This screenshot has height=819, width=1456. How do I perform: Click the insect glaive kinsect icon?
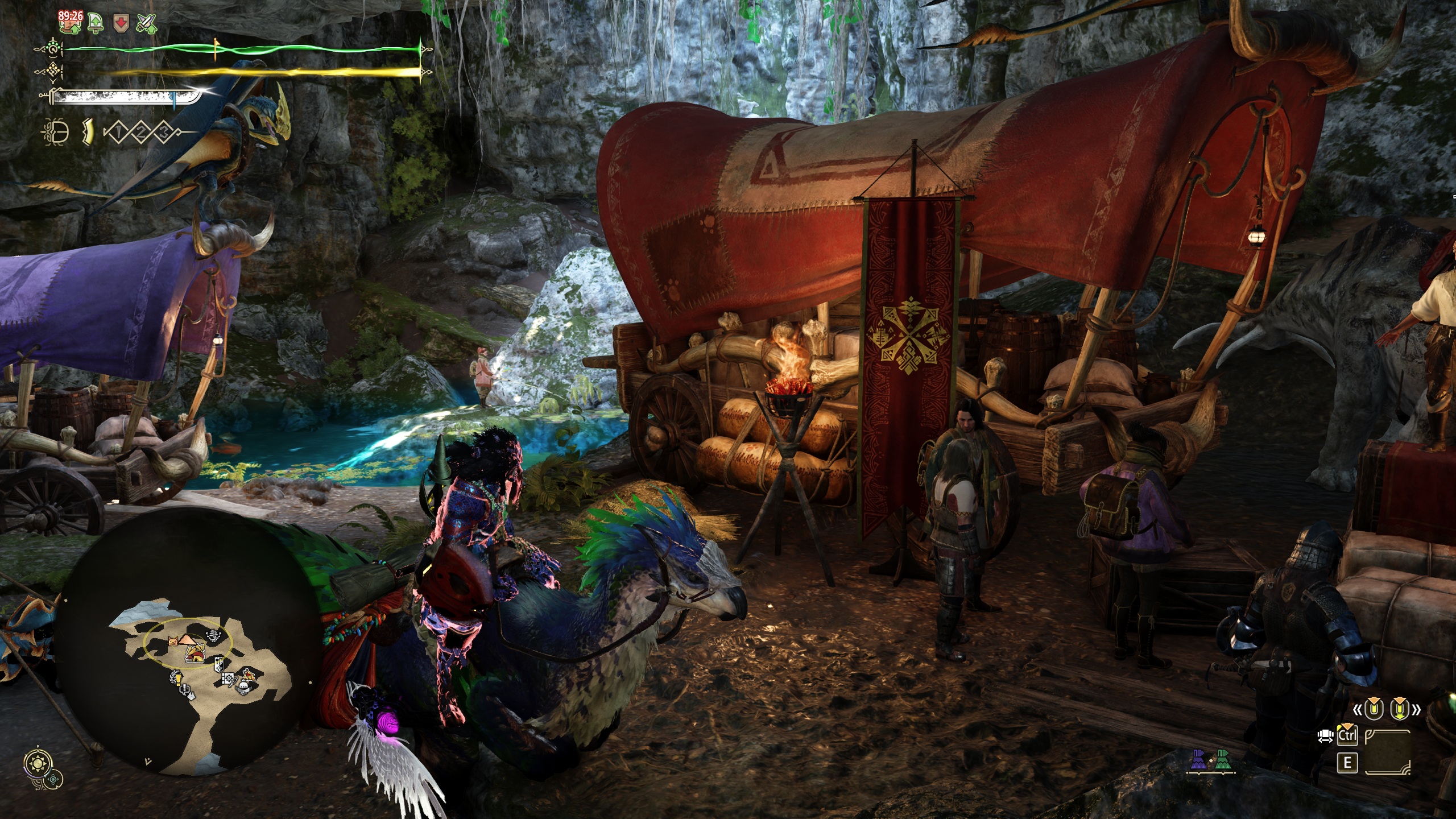pos(55,133)
